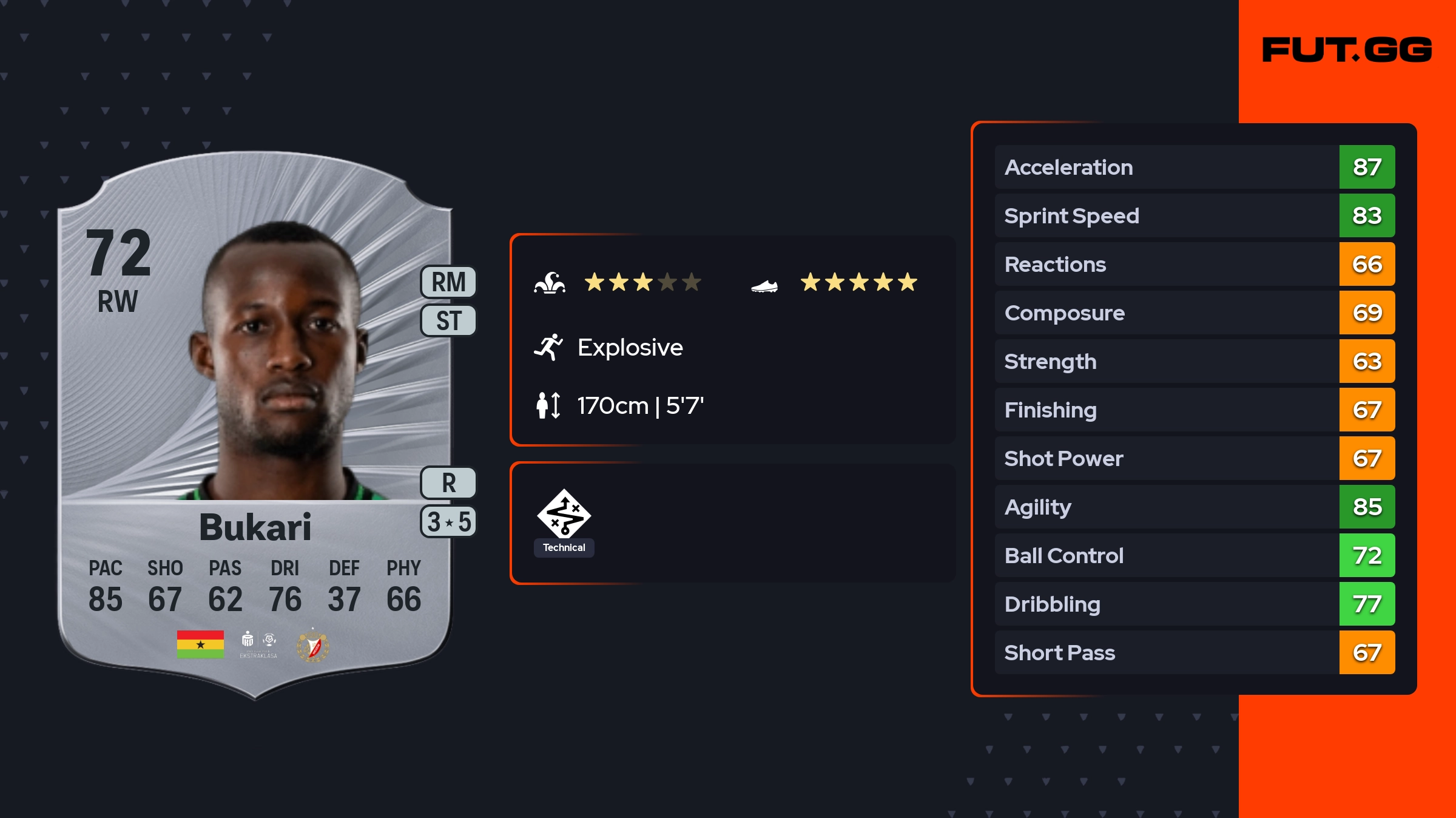The width and height of the screenshot is (1456, 818).
Task: Open the FUT.GG logo
Action: point(1347,50)
